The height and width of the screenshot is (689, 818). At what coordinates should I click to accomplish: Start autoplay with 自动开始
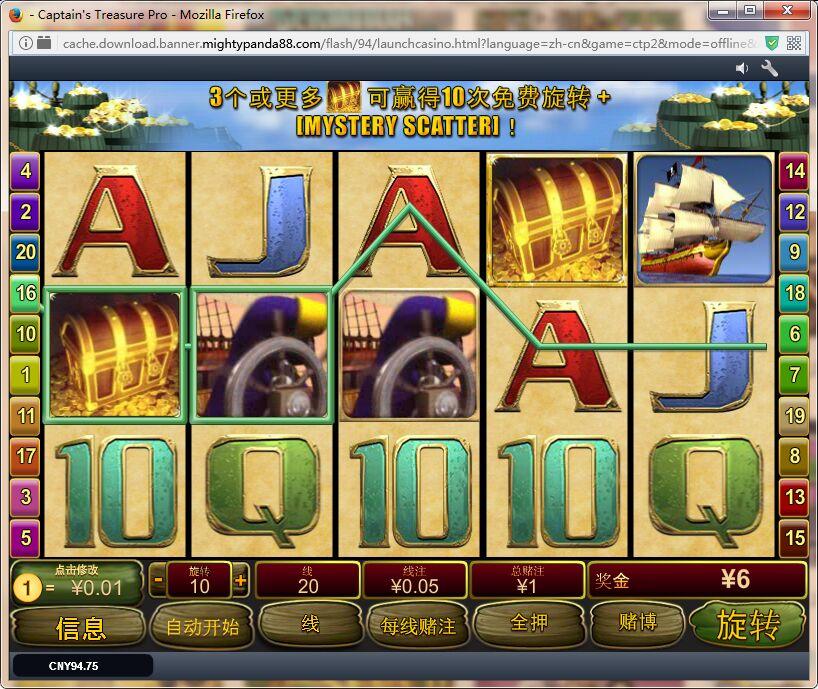[202, 627]
